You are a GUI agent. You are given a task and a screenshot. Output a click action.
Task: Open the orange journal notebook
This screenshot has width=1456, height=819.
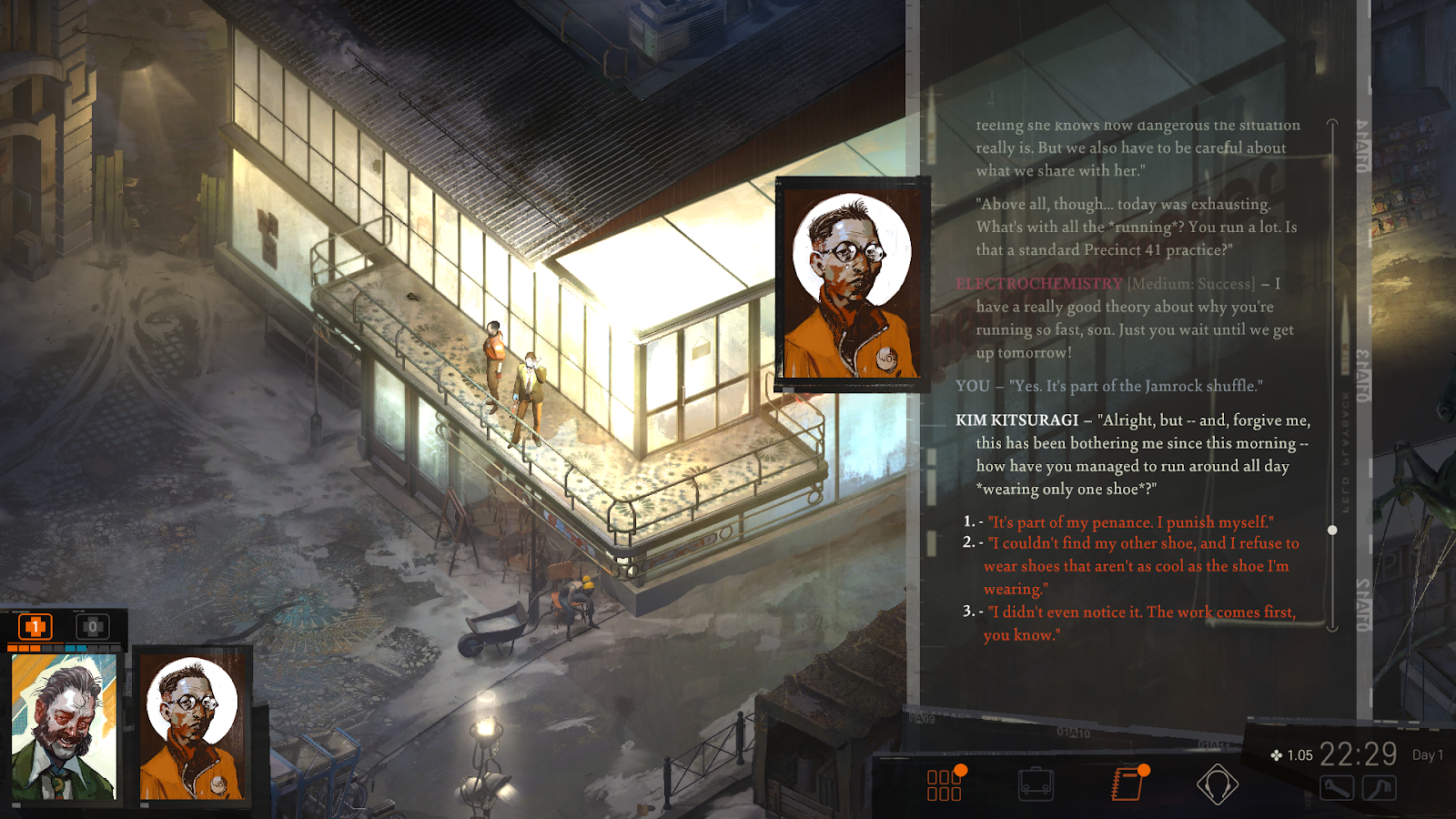coord(1127,784)
